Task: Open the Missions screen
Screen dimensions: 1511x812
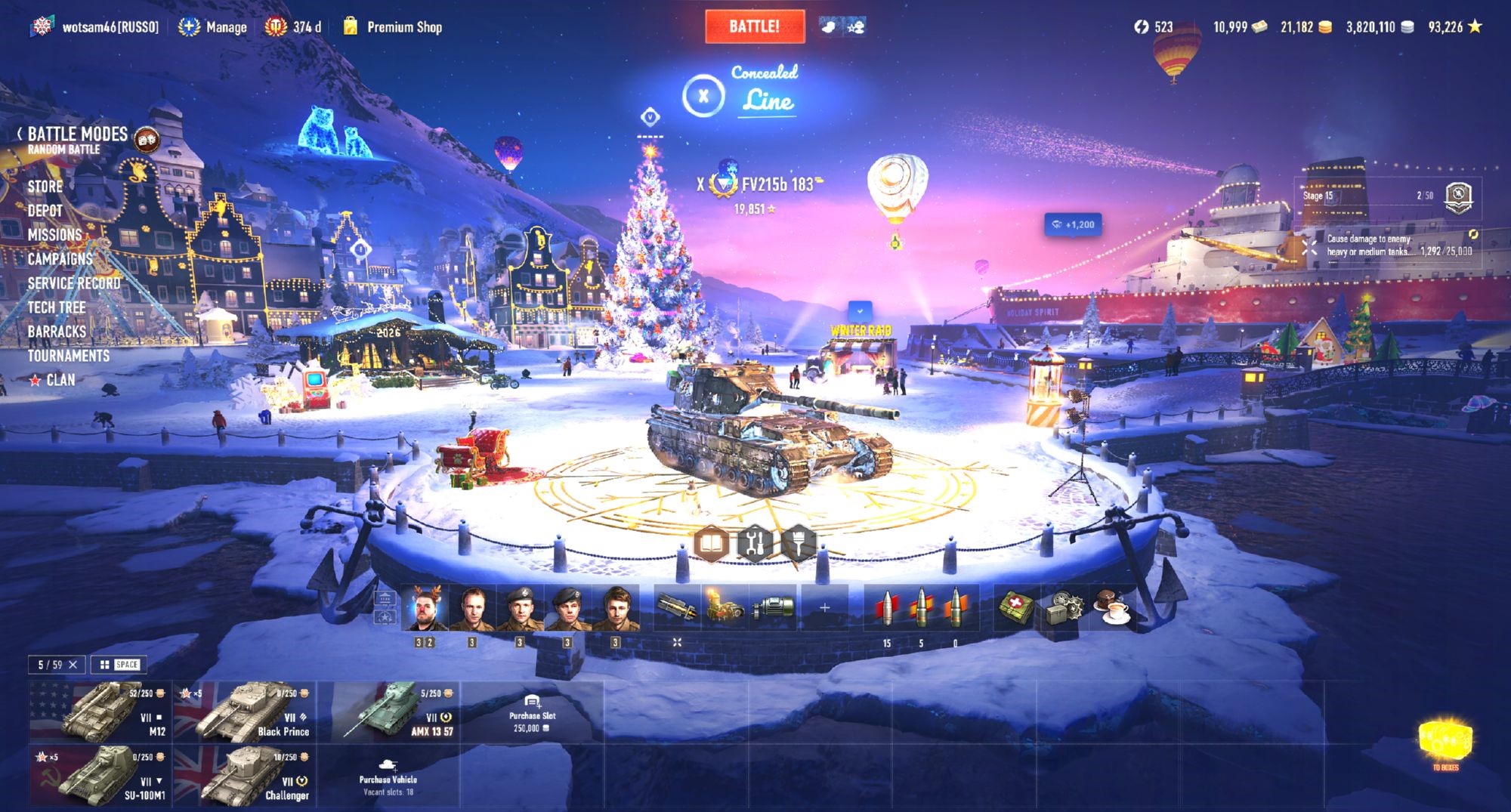Action: point(54,235)
